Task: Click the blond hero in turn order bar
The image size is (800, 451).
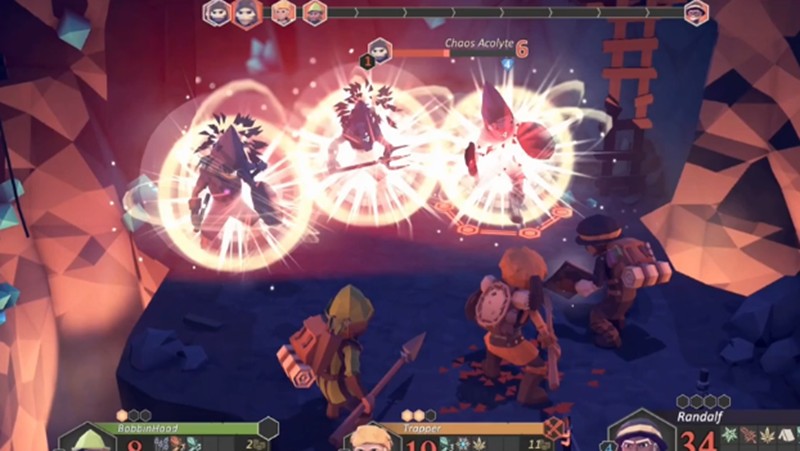Action: click(x=284, y=13)
